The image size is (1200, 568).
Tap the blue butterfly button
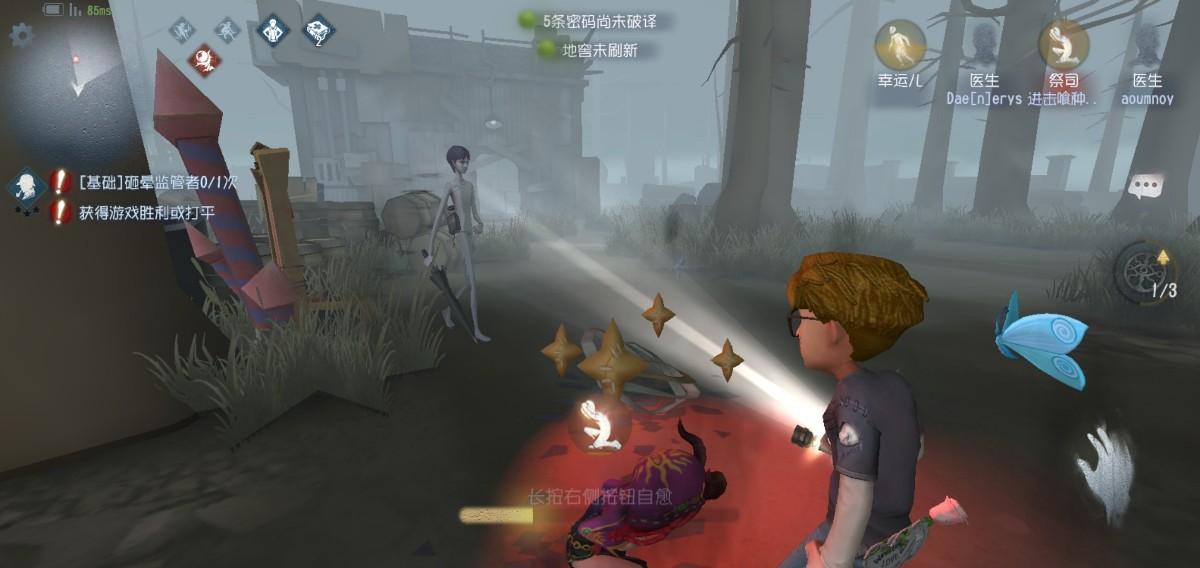[x=1040, y=342]
